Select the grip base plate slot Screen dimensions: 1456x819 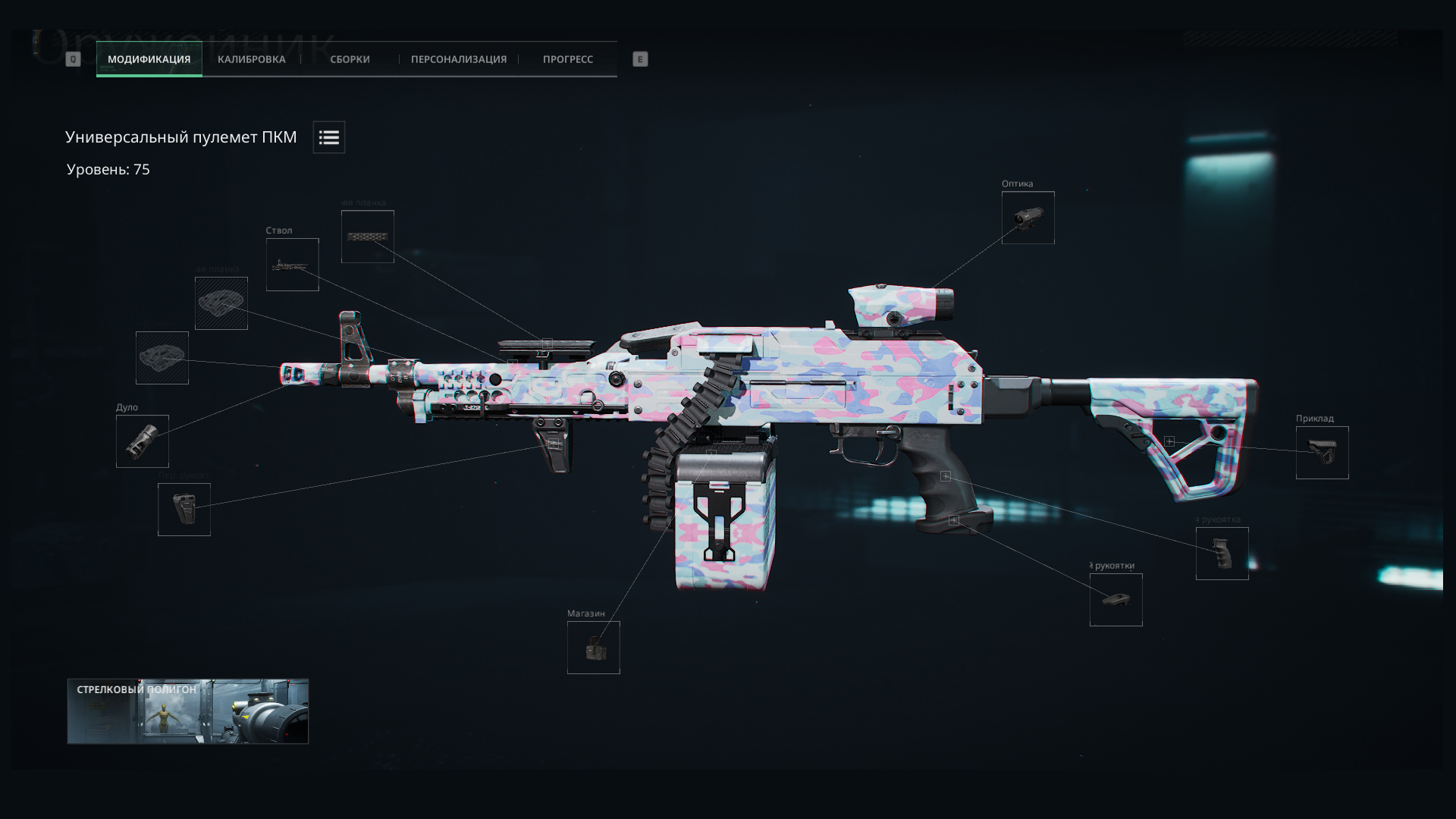pyautogui.click(x=1116, y=600)
